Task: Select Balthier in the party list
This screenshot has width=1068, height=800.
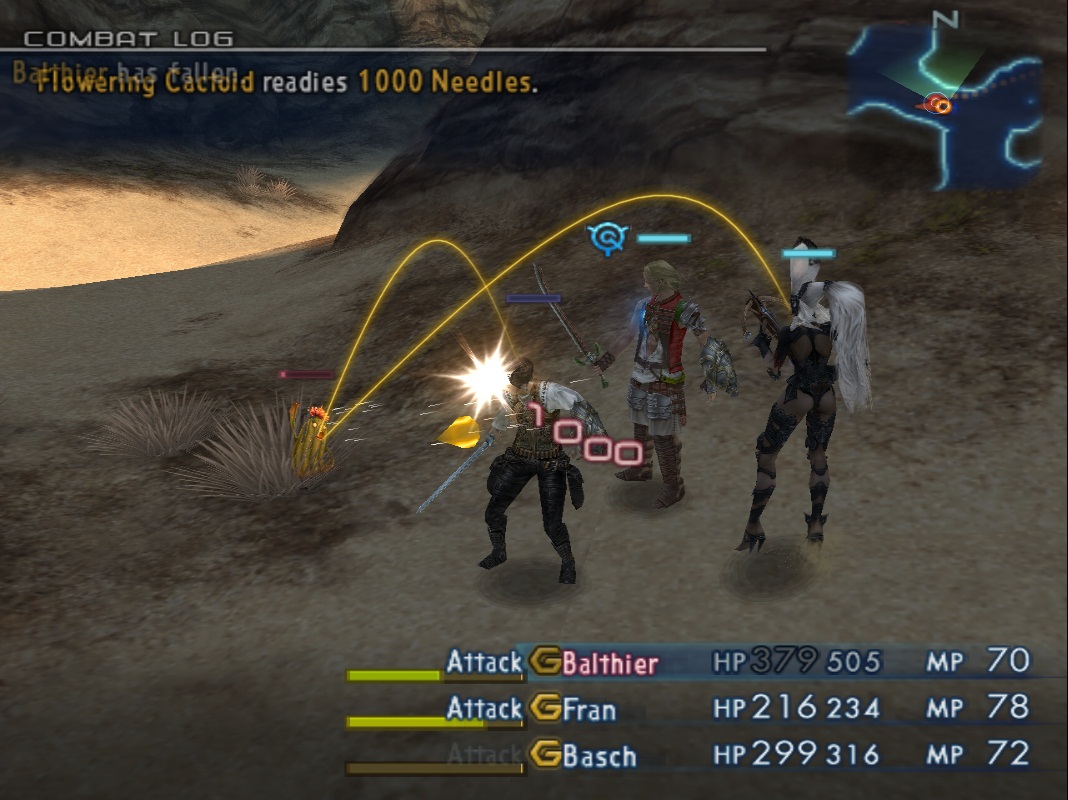Action: (610, 662)
